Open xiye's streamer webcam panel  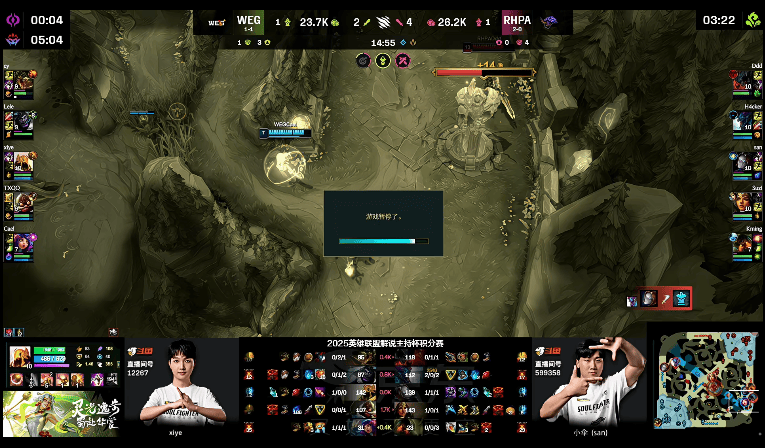[179, 382]
